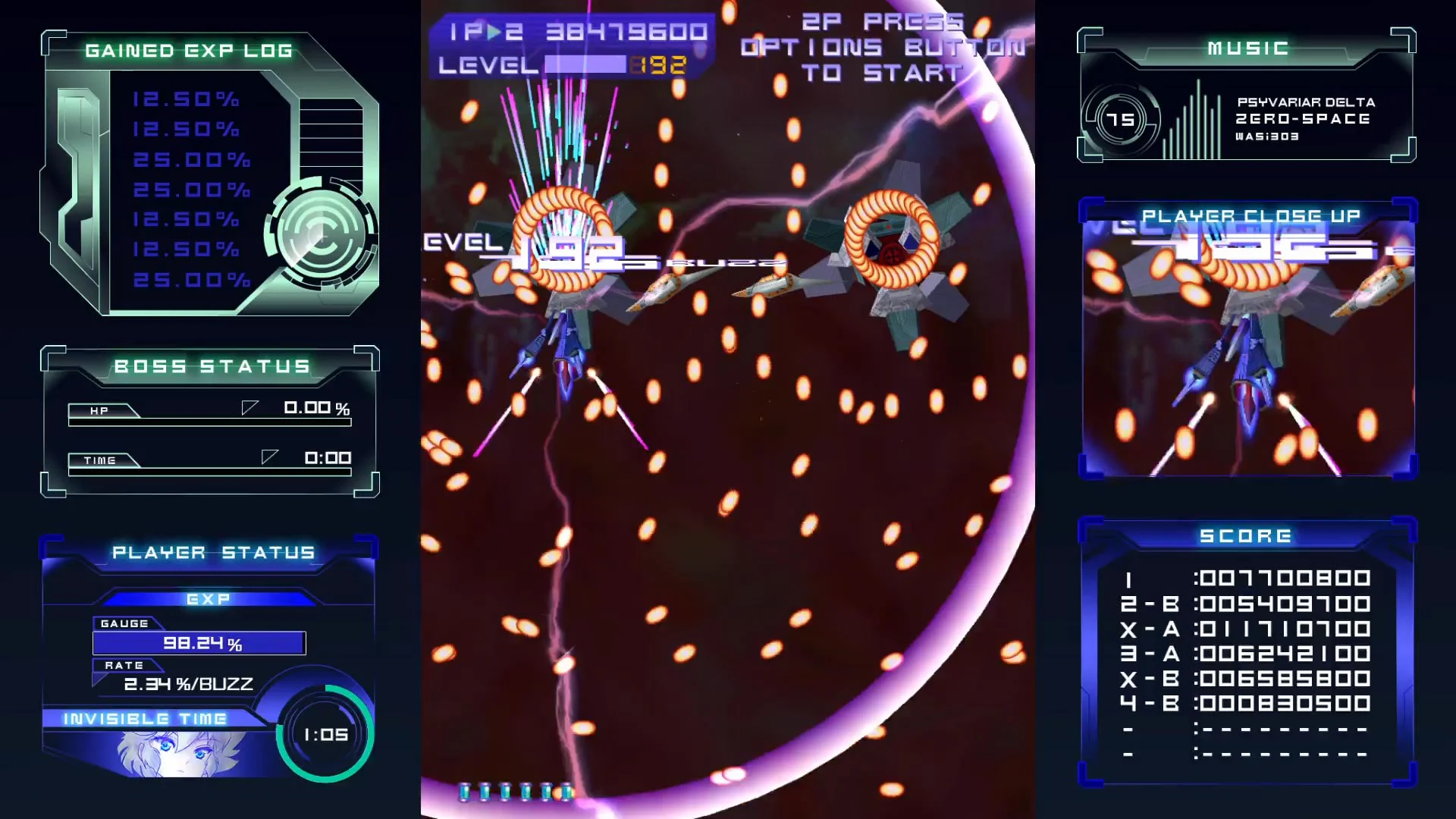
Task: Enable the EXP gauge showing 98.24%
Action: (199, 643)
